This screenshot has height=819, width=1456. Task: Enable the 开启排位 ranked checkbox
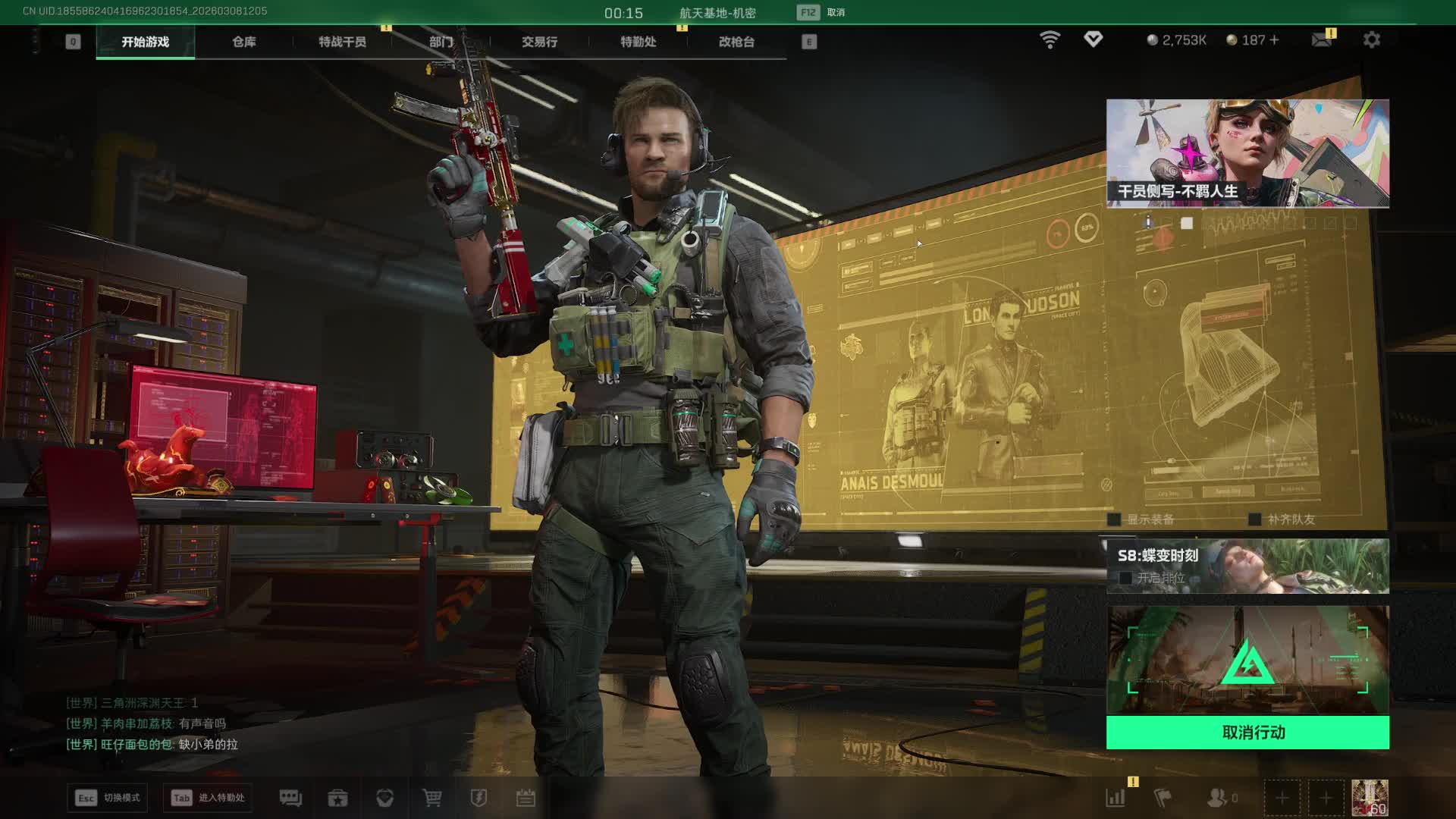pos(1125,578)
